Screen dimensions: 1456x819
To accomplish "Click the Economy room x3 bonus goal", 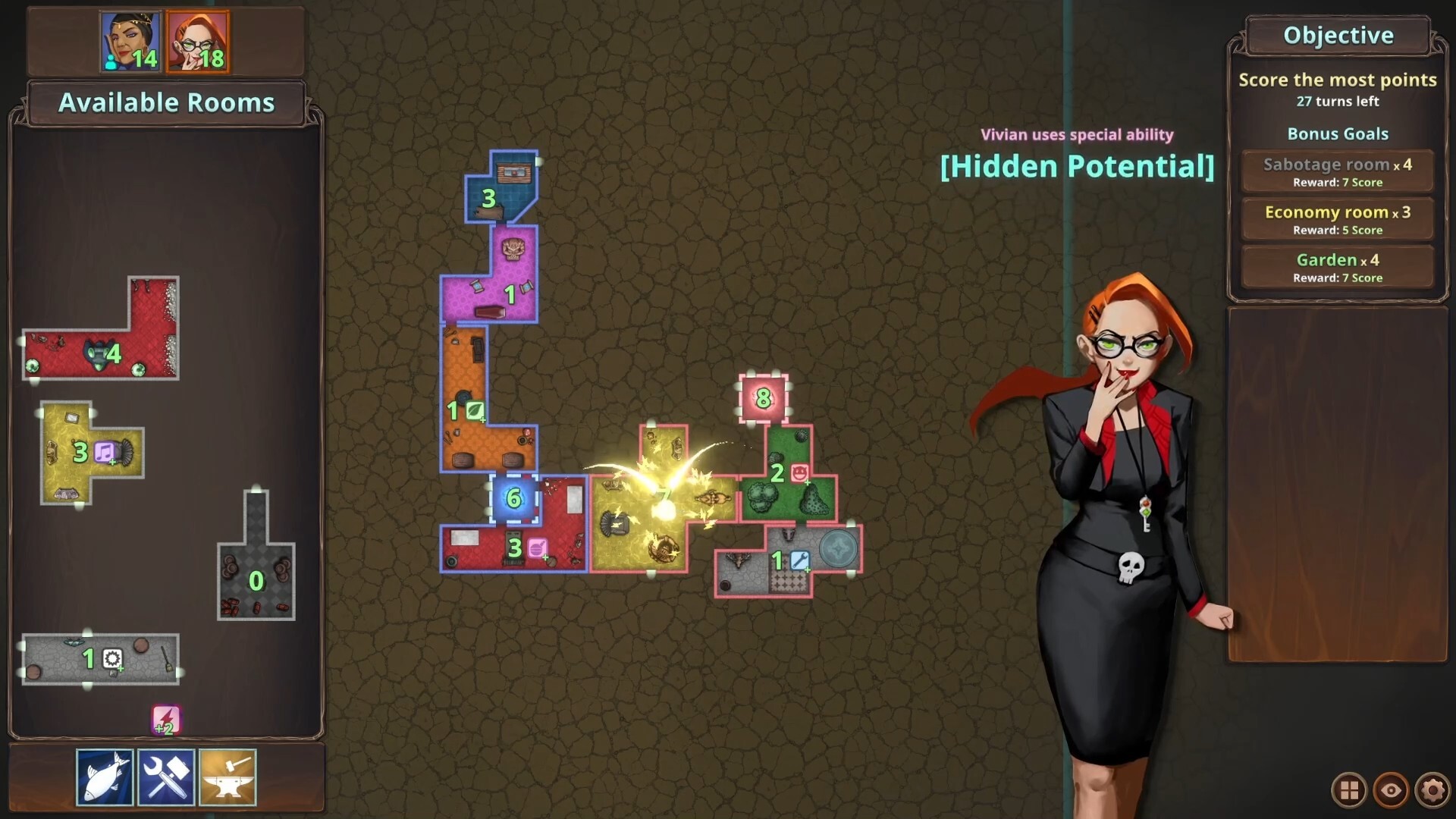I will [1337, 218].
